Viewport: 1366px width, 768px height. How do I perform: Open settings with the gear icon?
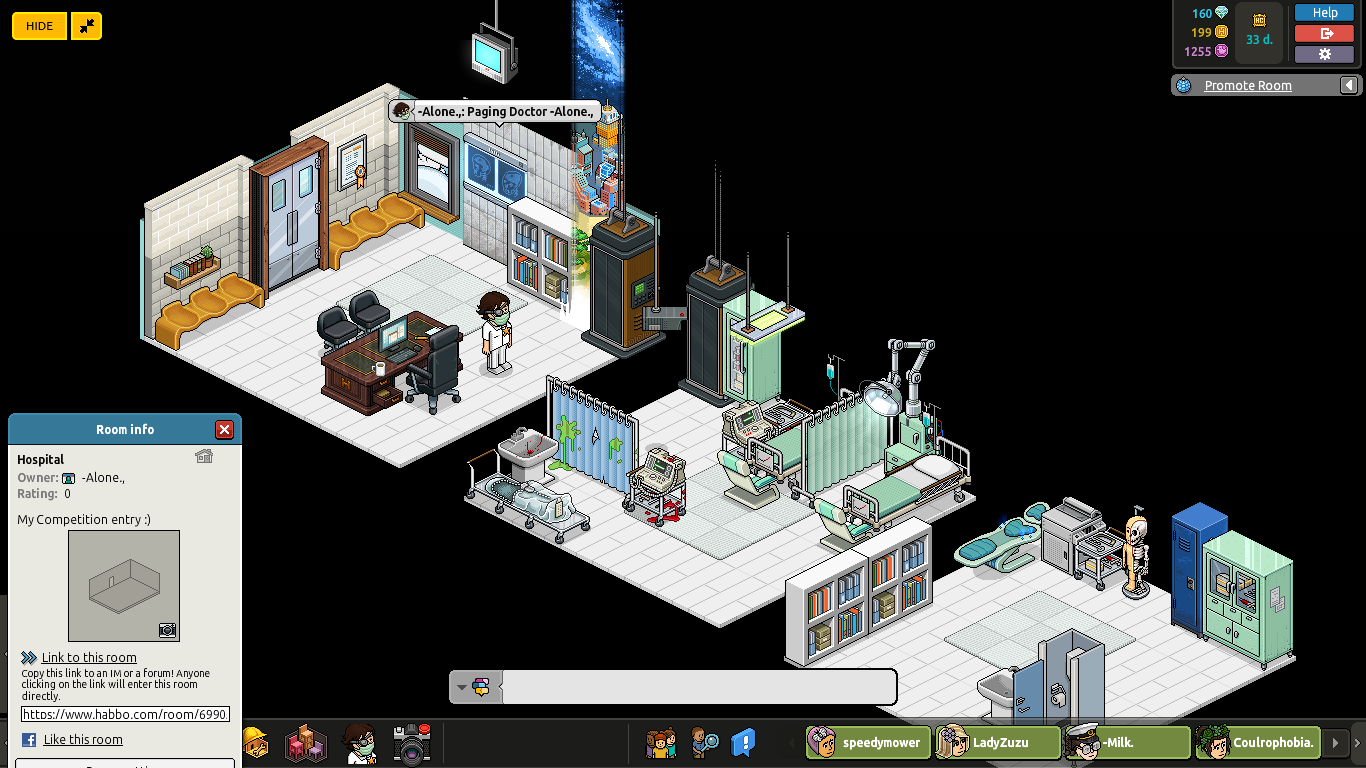coord(1324,54)
